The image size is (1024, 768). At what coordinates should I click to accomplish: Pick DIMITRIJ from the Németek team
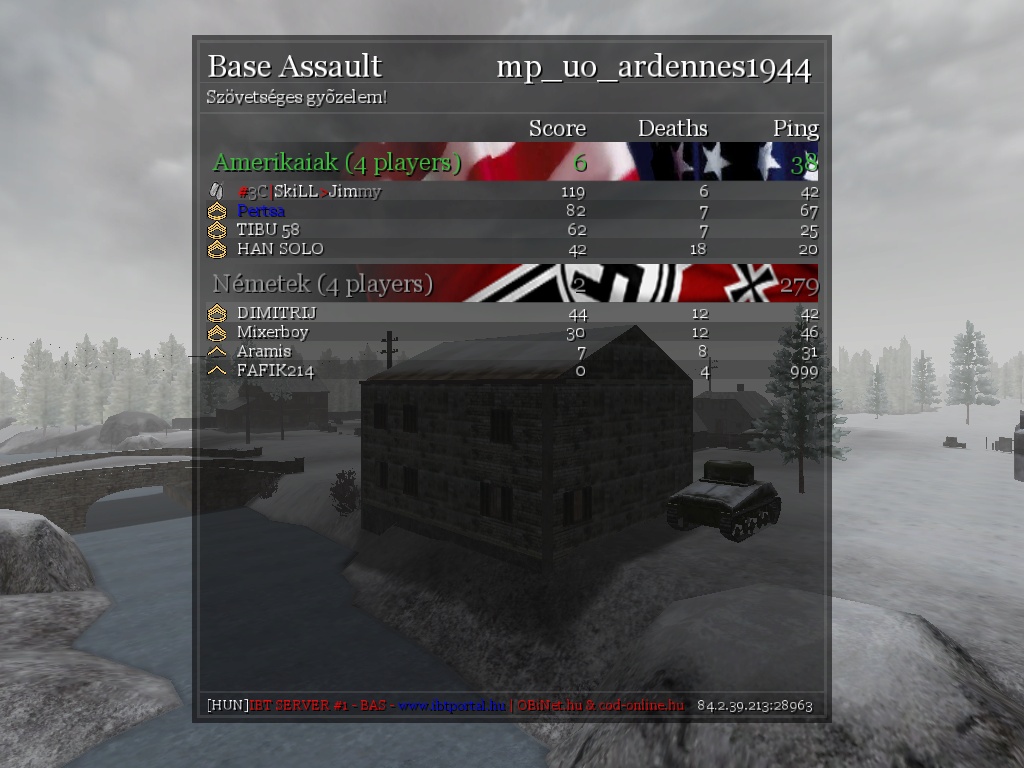pos(274,313)
